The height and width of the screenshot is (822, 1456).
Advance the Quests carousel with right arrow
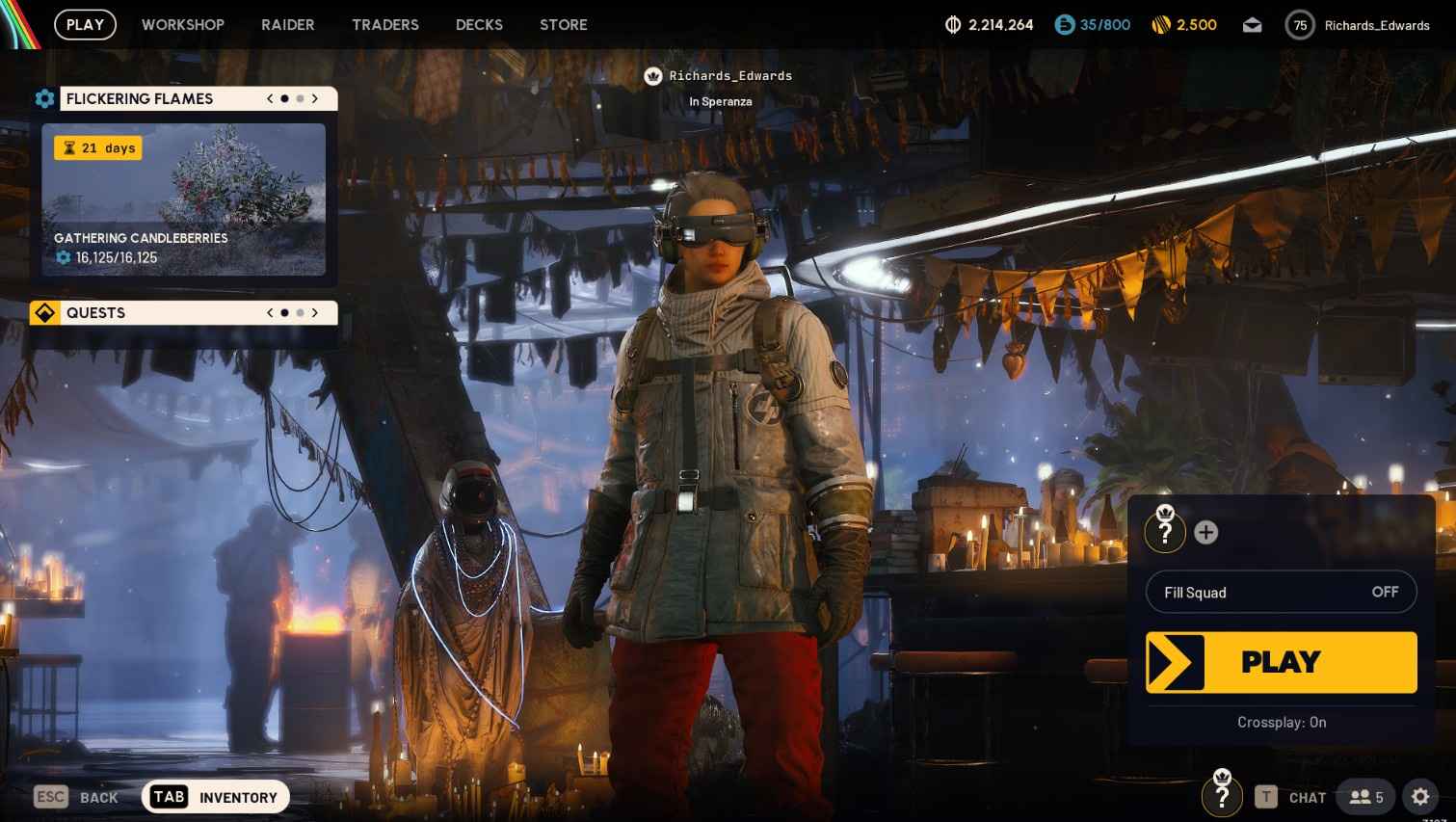[315, 312]
